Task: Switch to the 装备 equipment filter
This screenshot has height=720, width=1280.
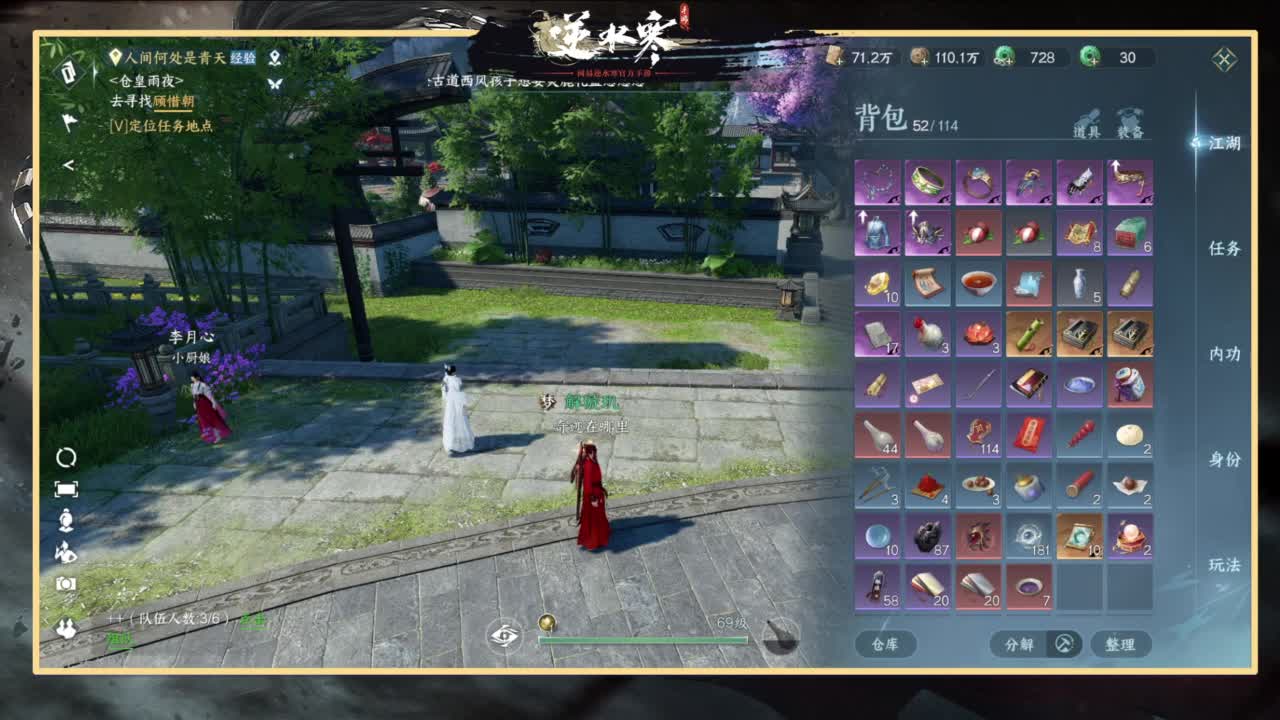Action: (1130, 124)
